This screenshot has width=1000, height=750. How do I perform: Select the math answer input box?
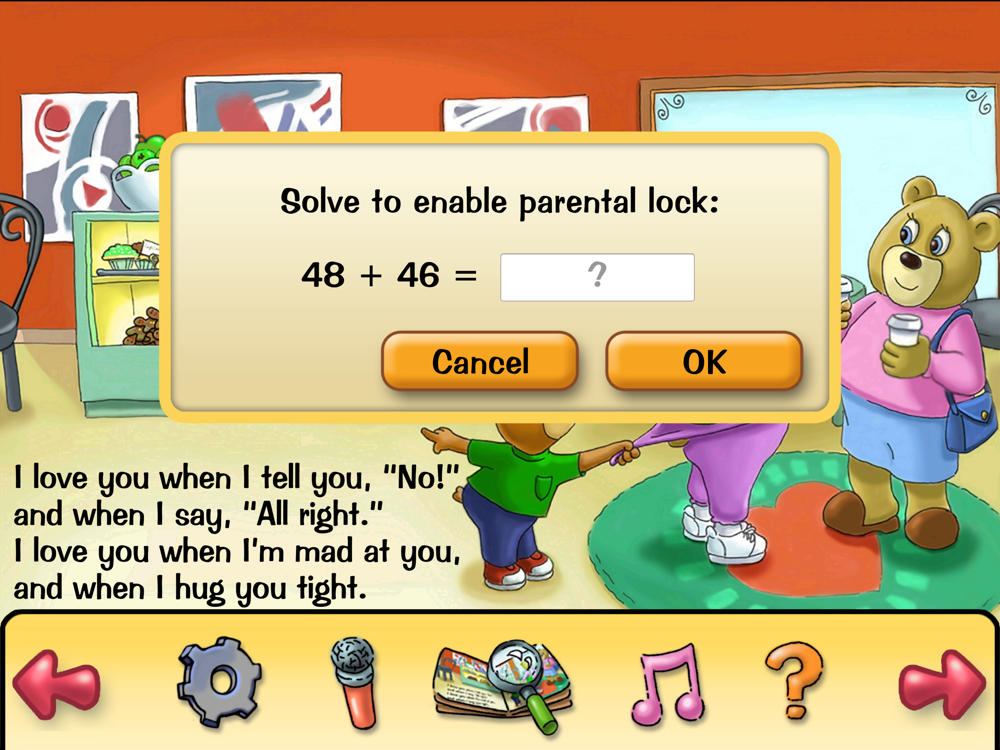point(597,277)
